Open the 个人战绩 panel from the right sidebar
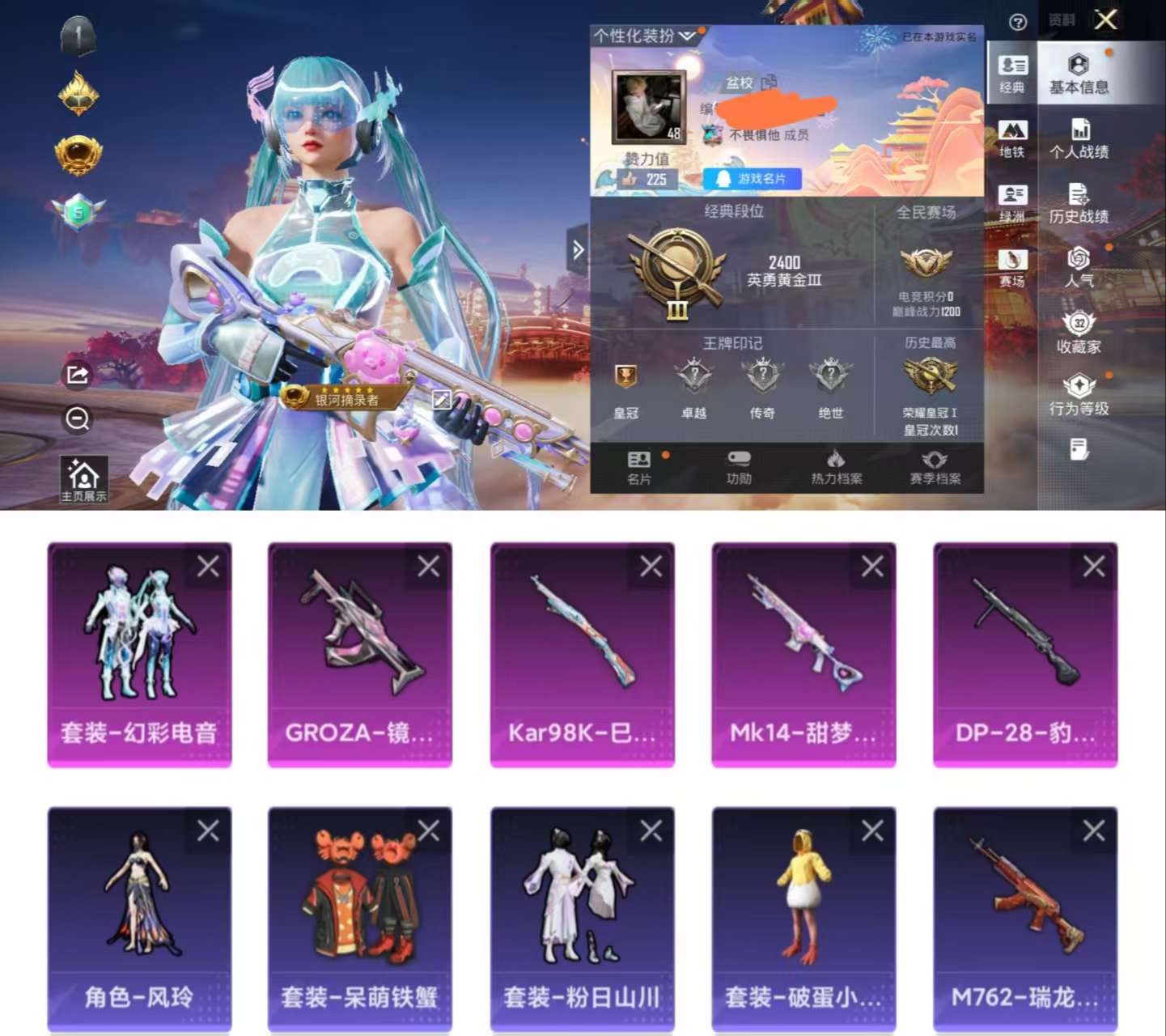This screenshot has height=1036, width=1166. click(1082, 138)
